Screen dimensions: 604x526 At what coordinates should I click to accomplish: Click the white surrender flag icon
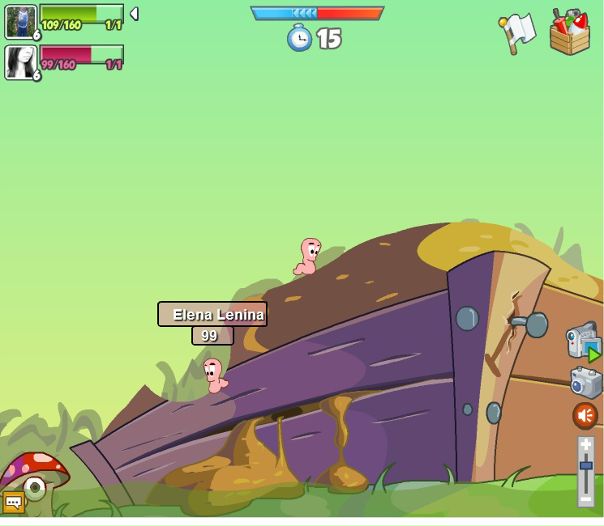[x=517, y=33]
